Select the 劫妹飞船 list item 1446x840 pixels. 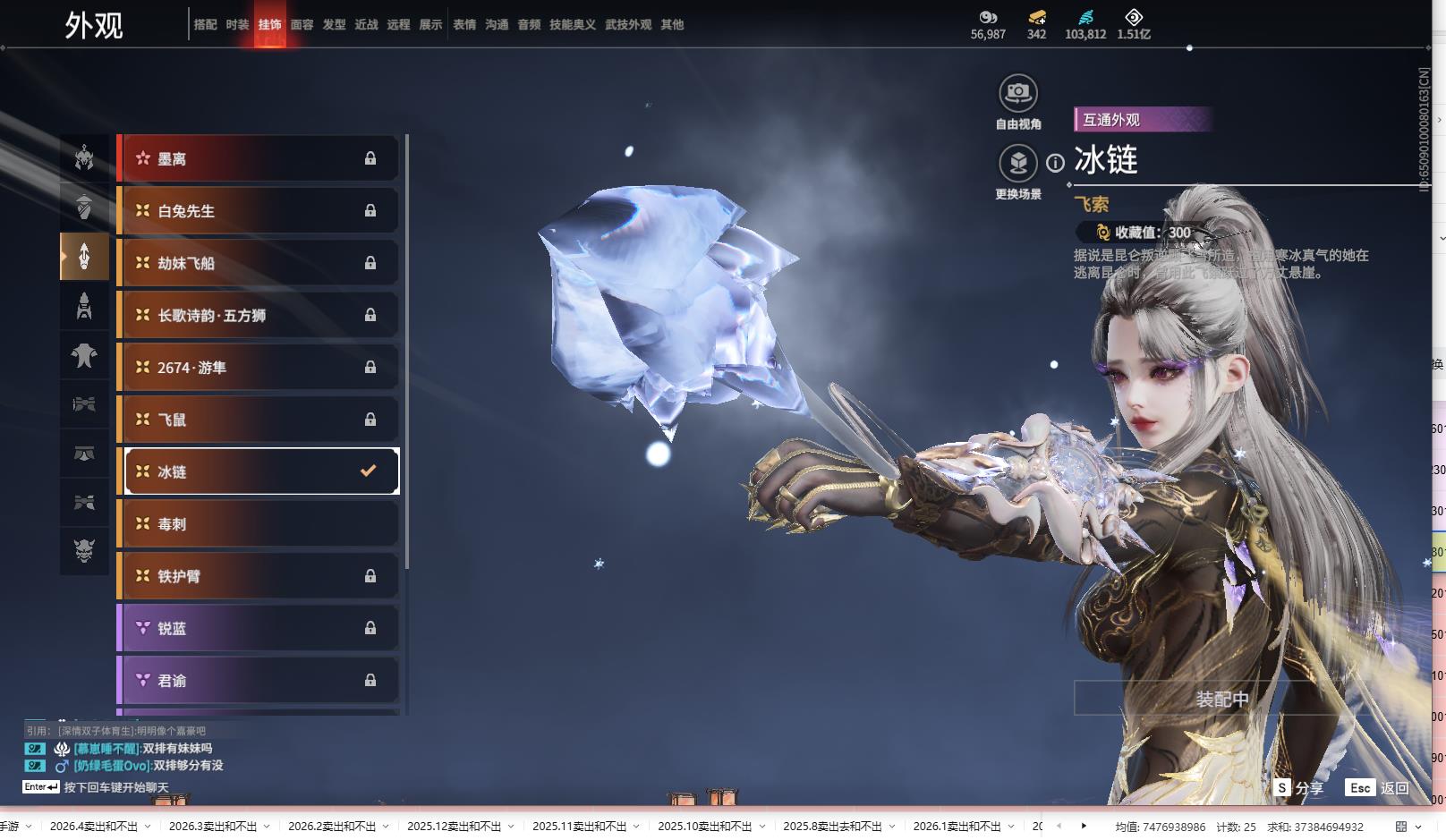point(258,263)
